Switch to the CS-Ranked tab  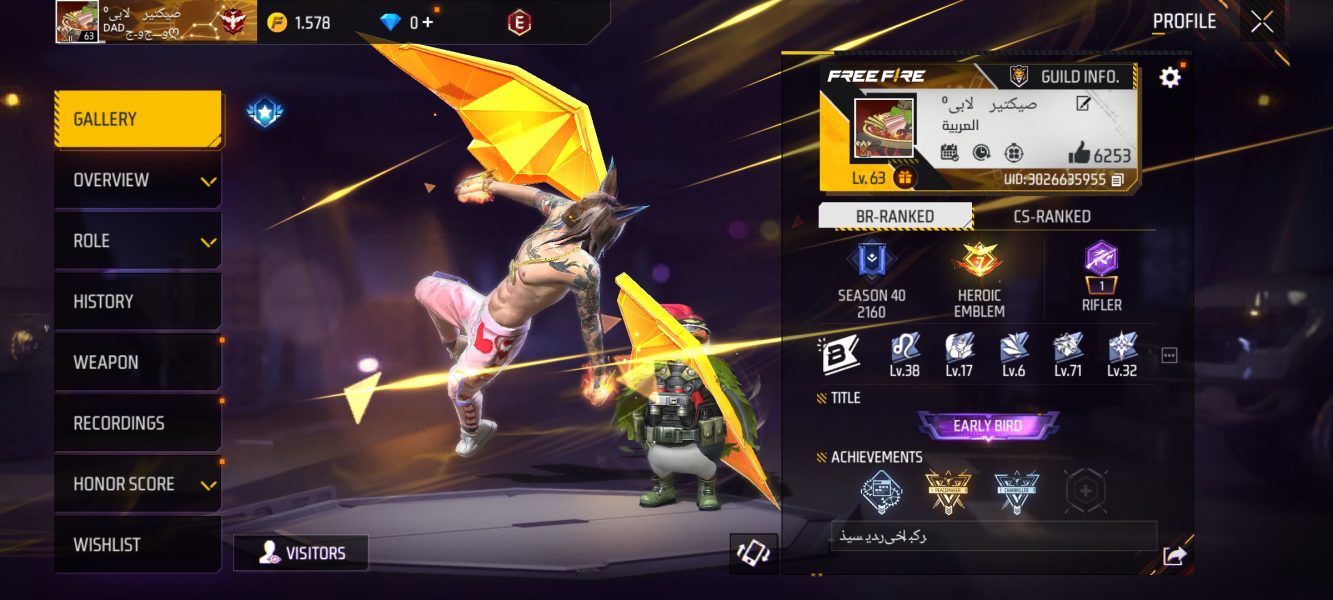tap(1052, 217)
